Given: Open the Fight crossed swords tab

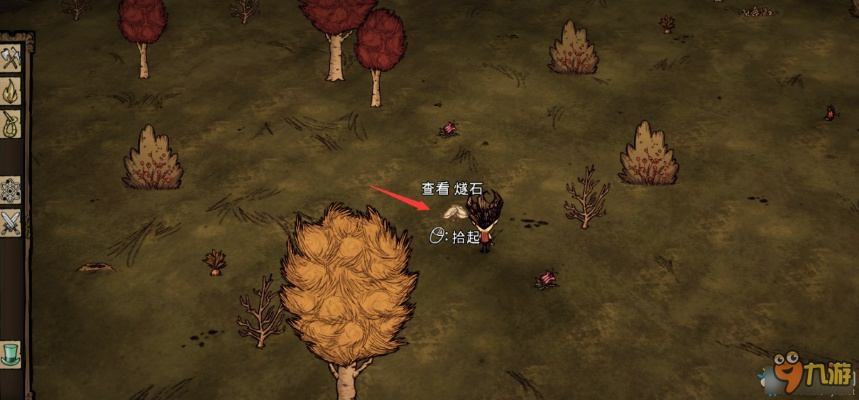Looking at the screenshot, I should pyautogui.click(x=11, y=222).
